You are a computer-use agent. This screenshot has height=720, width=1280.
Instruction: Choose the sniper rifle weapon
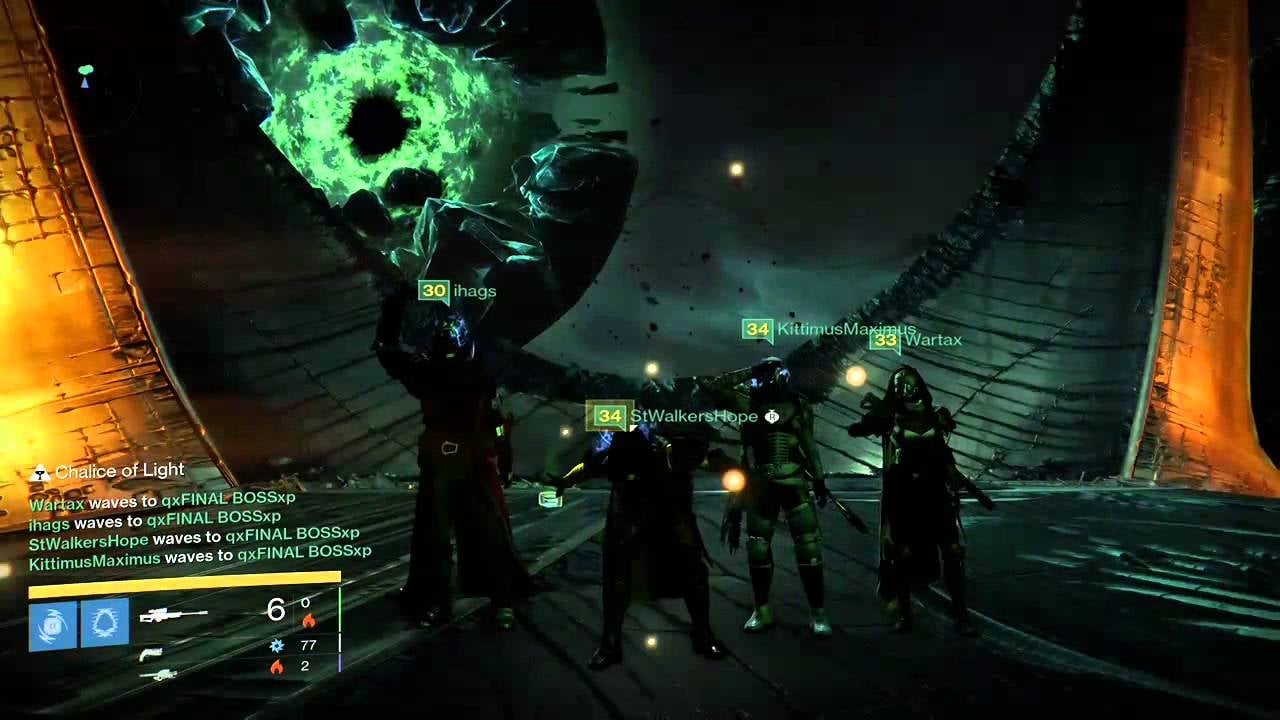pyautogui.click(x=173, y=615)
